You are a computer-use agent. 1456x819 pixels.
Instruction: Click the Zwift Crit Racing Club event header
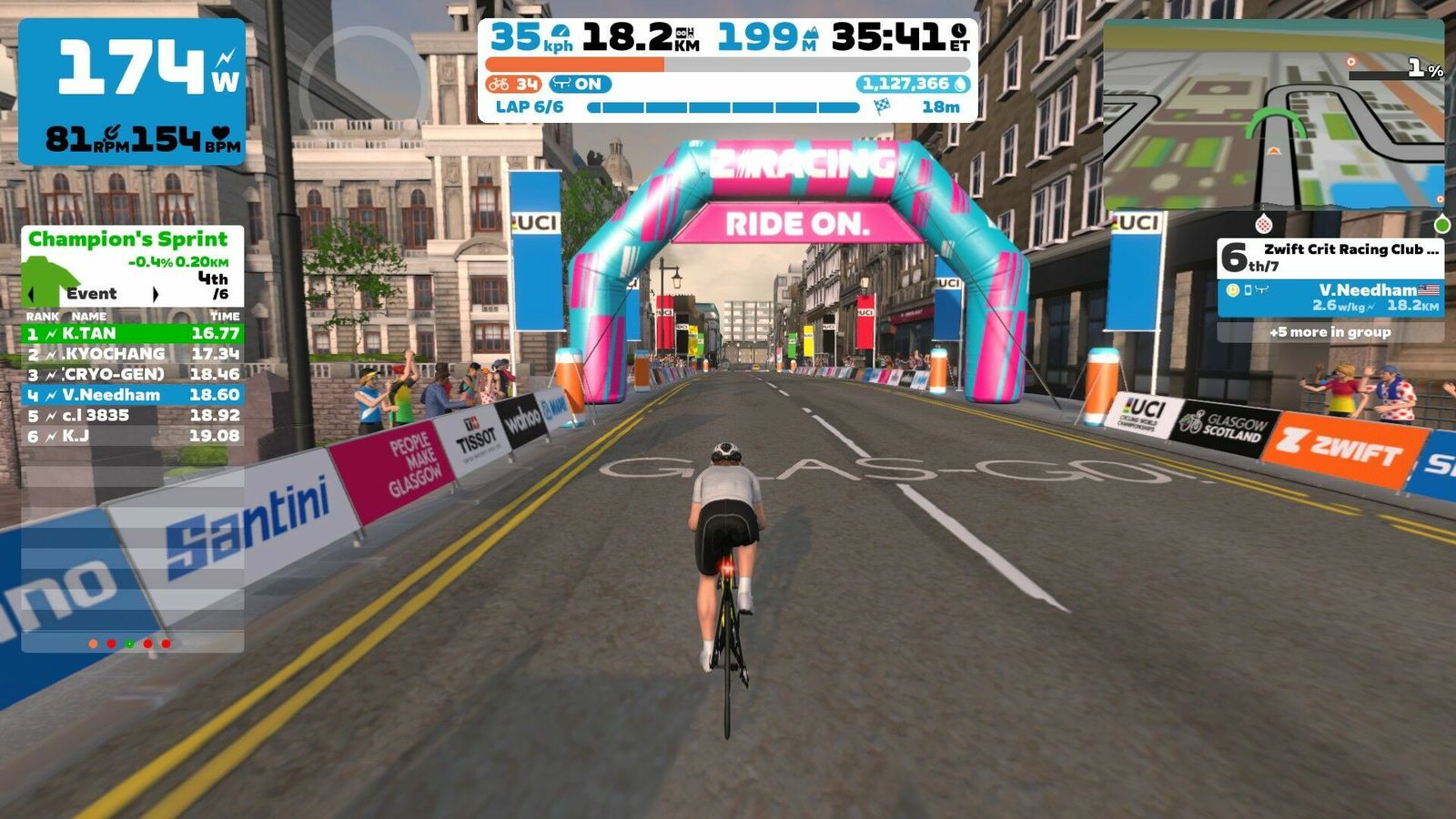point(1330,258)
